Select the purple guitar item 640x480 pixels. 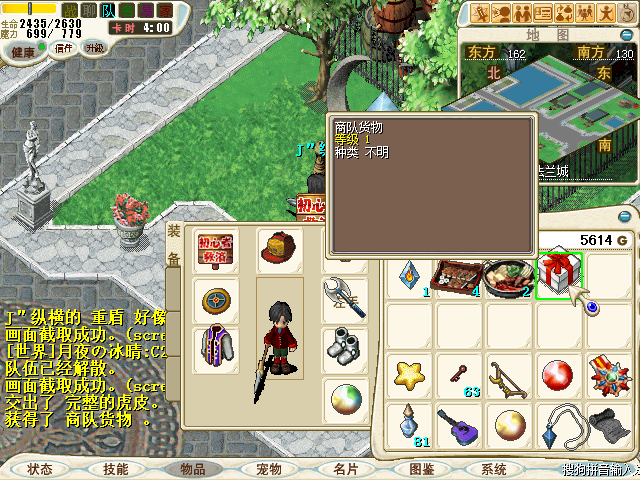coord(461,427)
